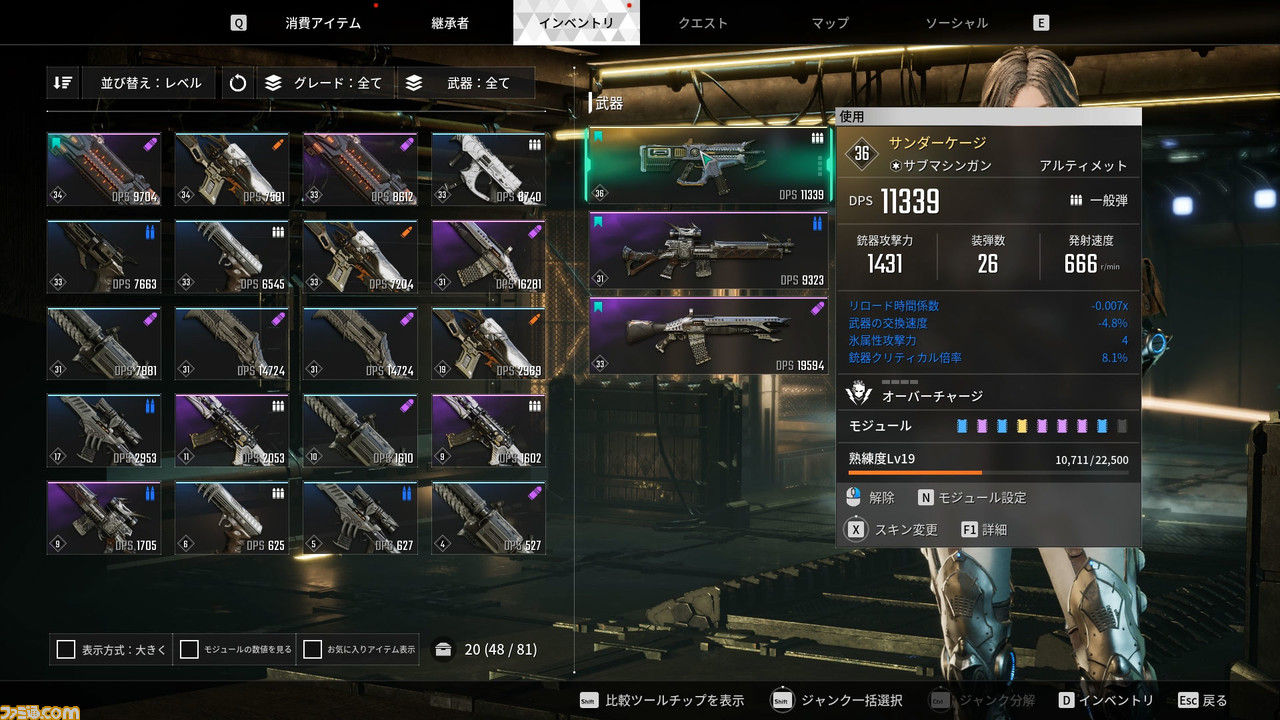Image resolution: width=1280 pixels, height=720 pixels.
Task: Choose the inventory weapon with DPS 16281
Action: (x=488, y=257)
